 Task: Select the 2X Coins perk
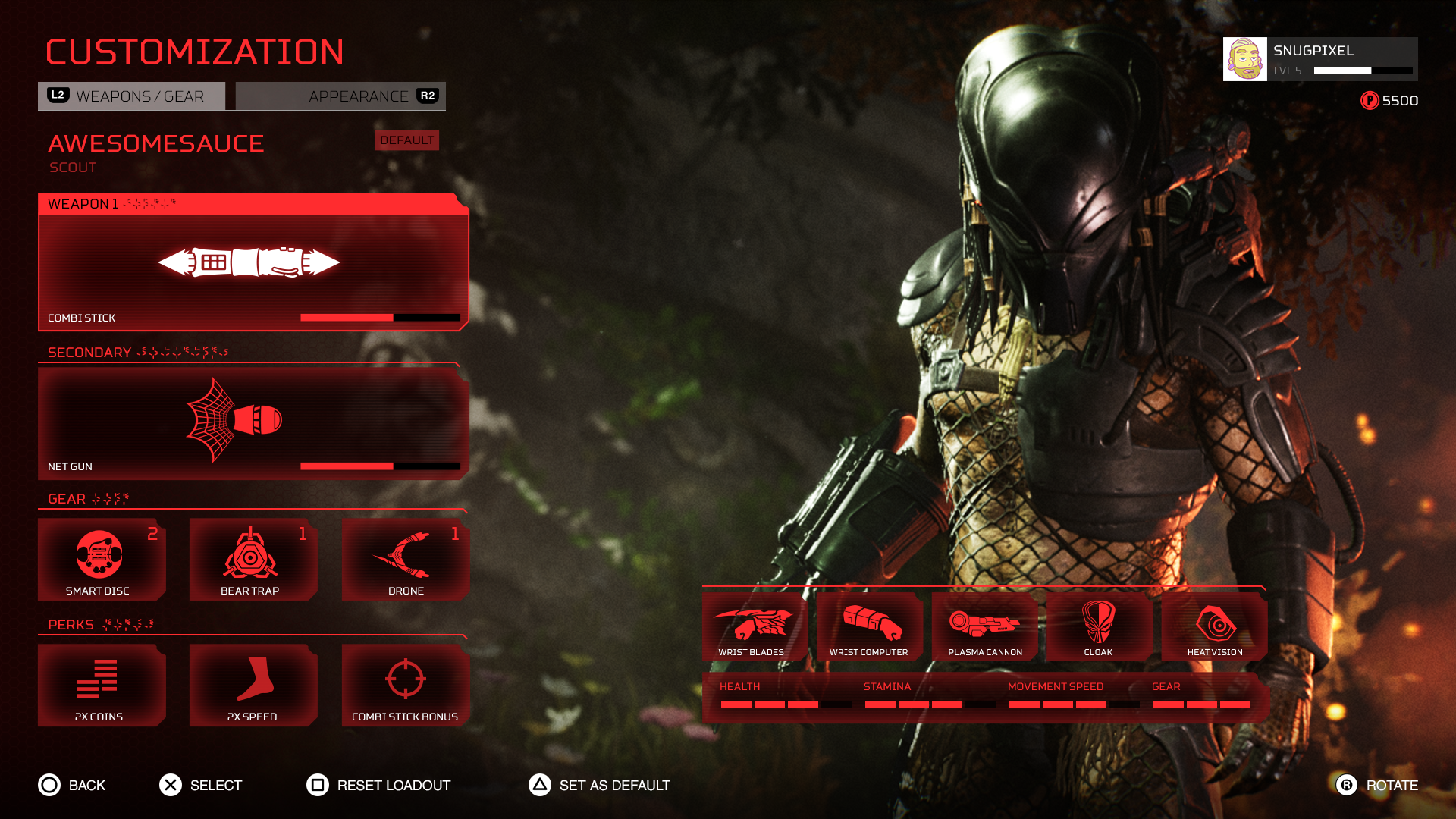pos(102,686)
